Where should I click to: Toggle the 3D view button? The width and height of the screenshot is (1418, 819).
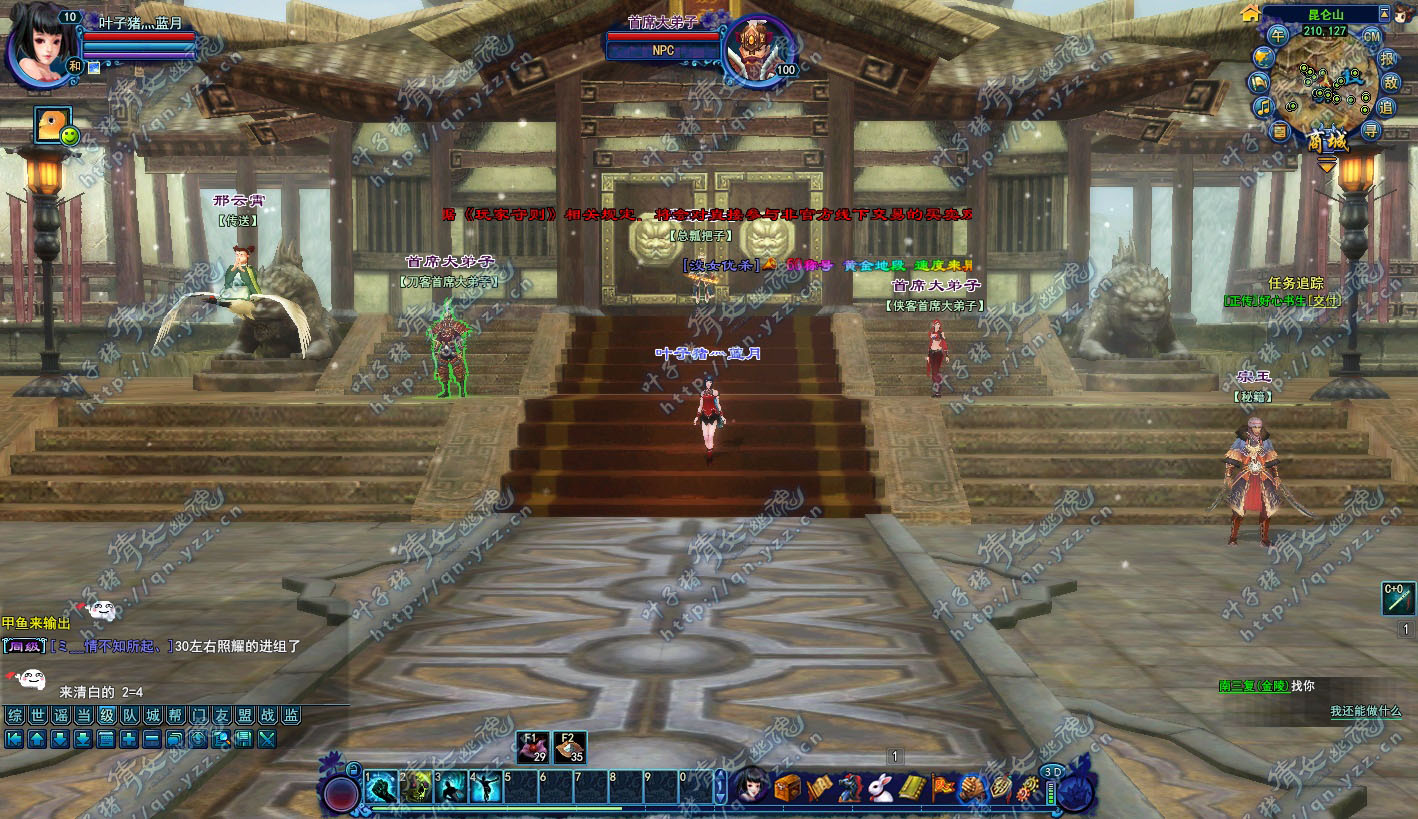(1052, 772)
